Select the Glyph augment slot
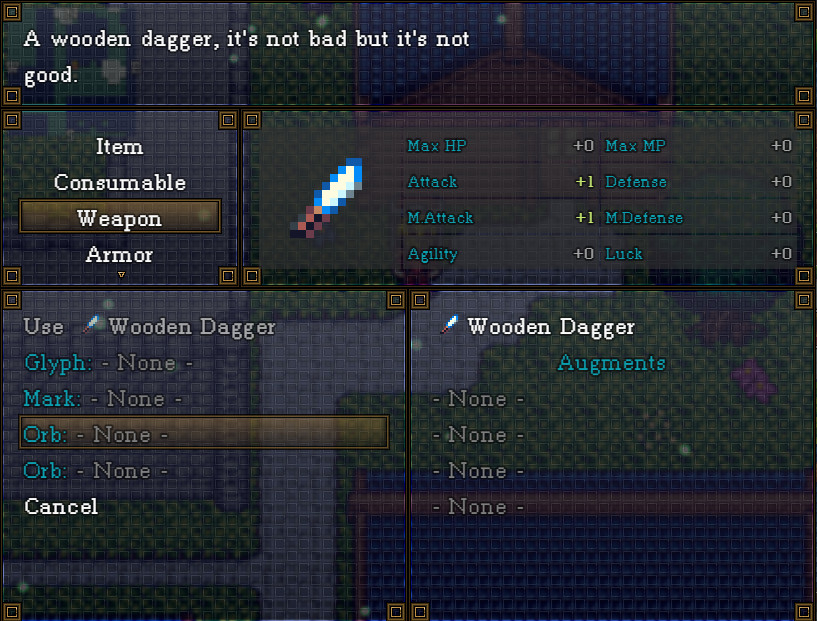Viewport: 817px width, 621px height. pyautogui.click(x=108, y=363)
